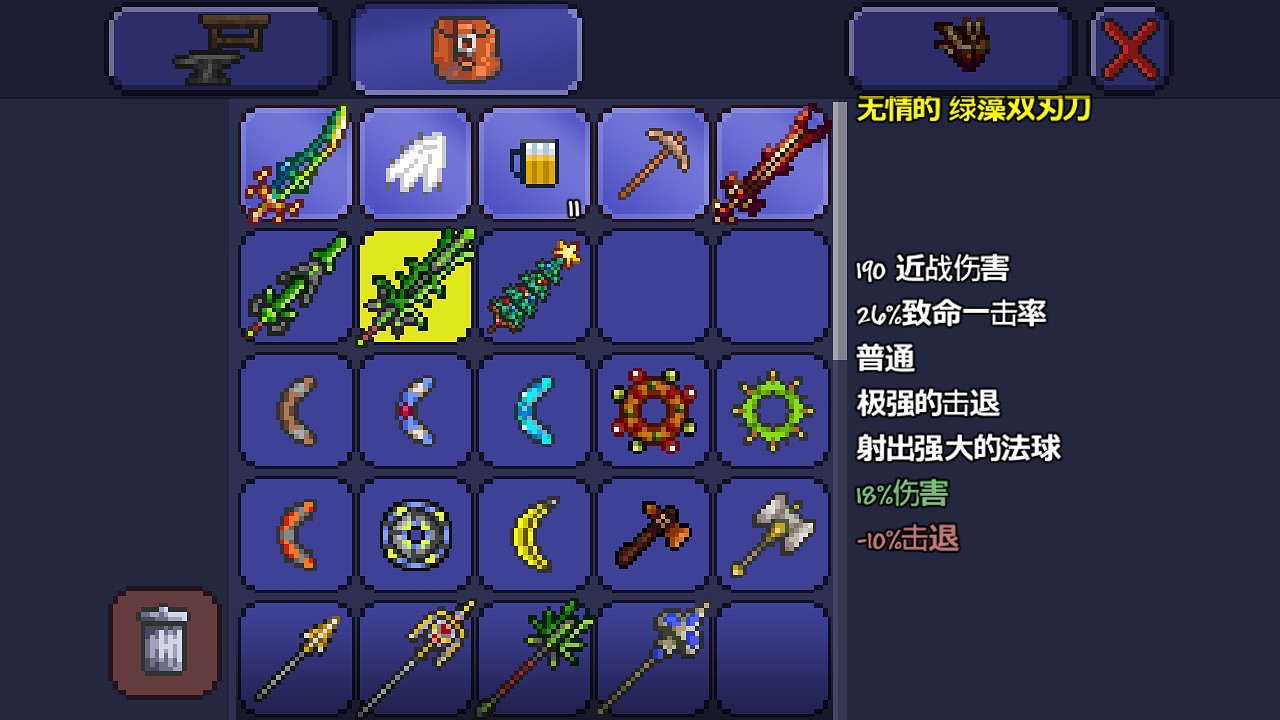The width and height of the screenshot is (1280, 720).
Task: Select the Chlorophyte Saber in the first slot
Action: point(295,163)
